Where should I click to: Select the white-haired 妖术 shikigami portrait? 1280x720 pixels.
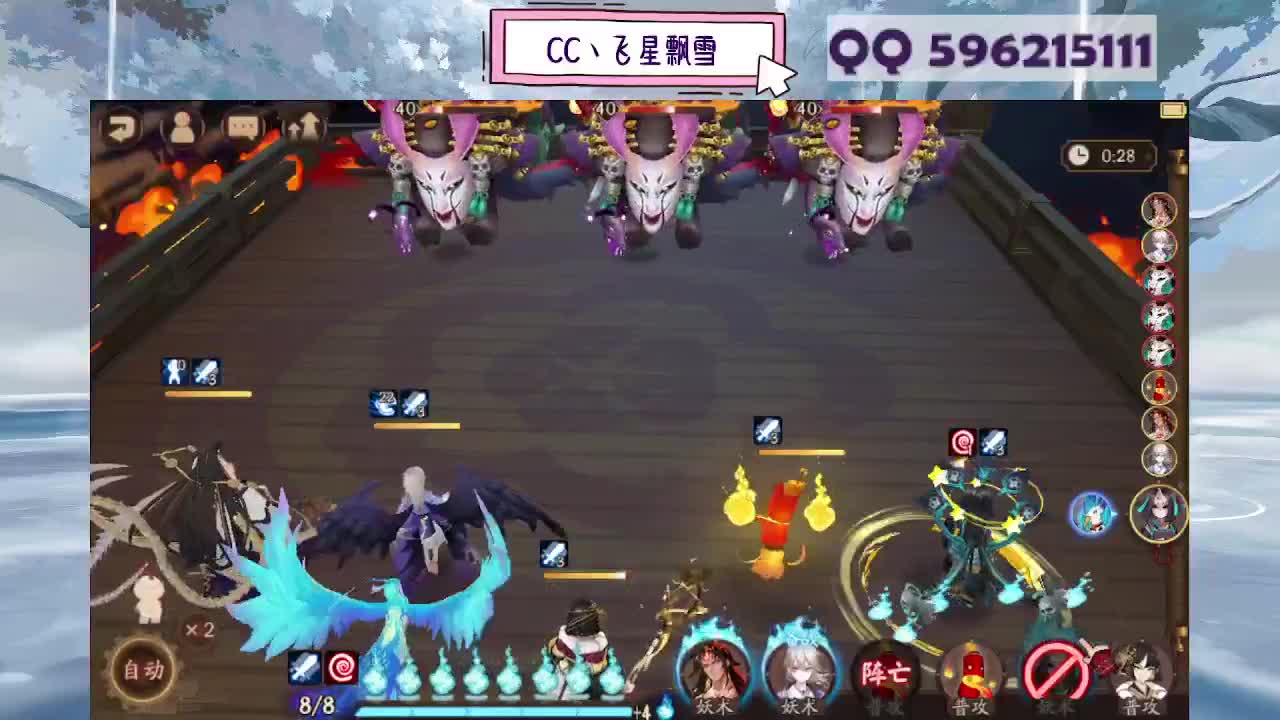(x=797, y=670)
